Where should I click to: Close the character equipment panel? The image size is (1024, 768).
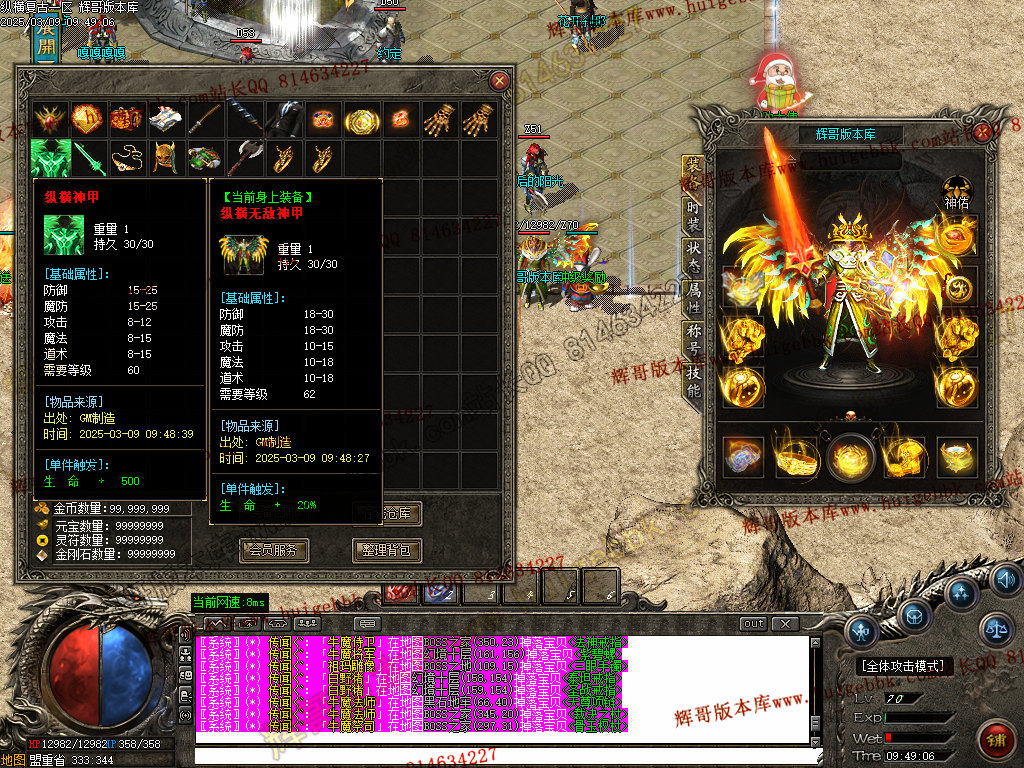coord(983,131)
